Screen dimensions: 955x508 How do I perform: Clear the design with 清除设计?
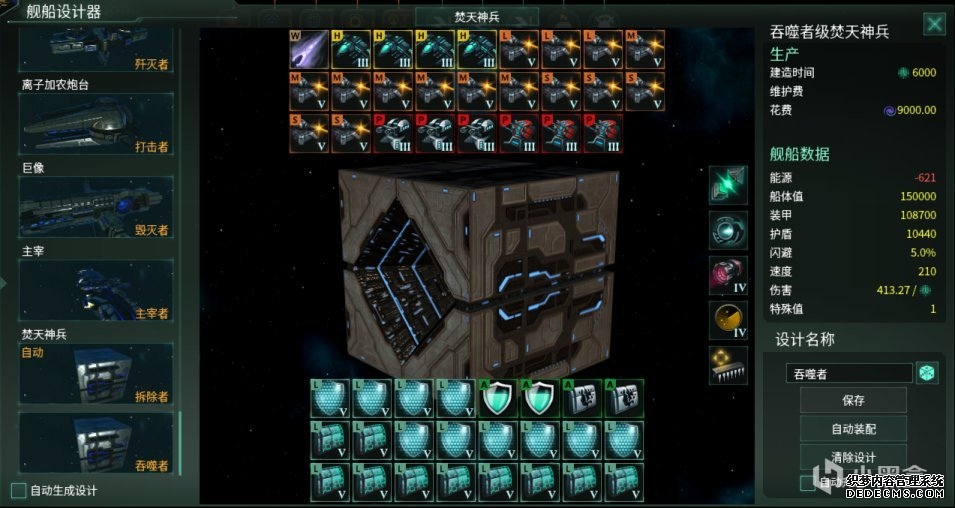[853, 457]
